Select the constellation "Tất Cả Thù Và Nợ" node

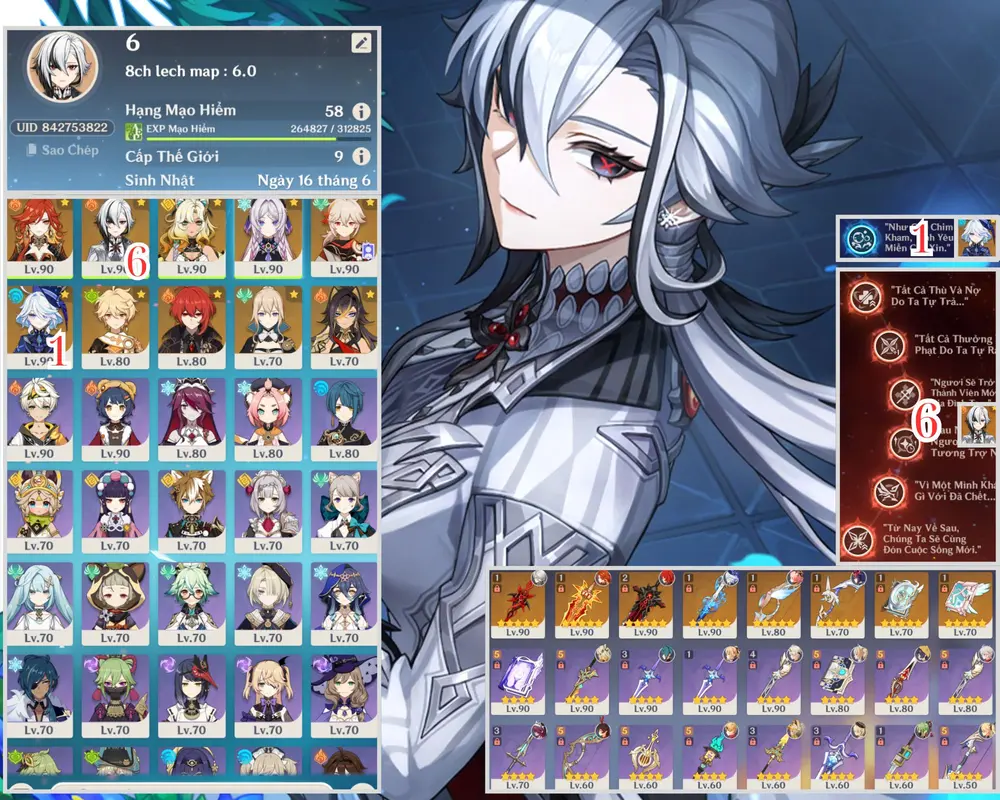tap(864, 297)
